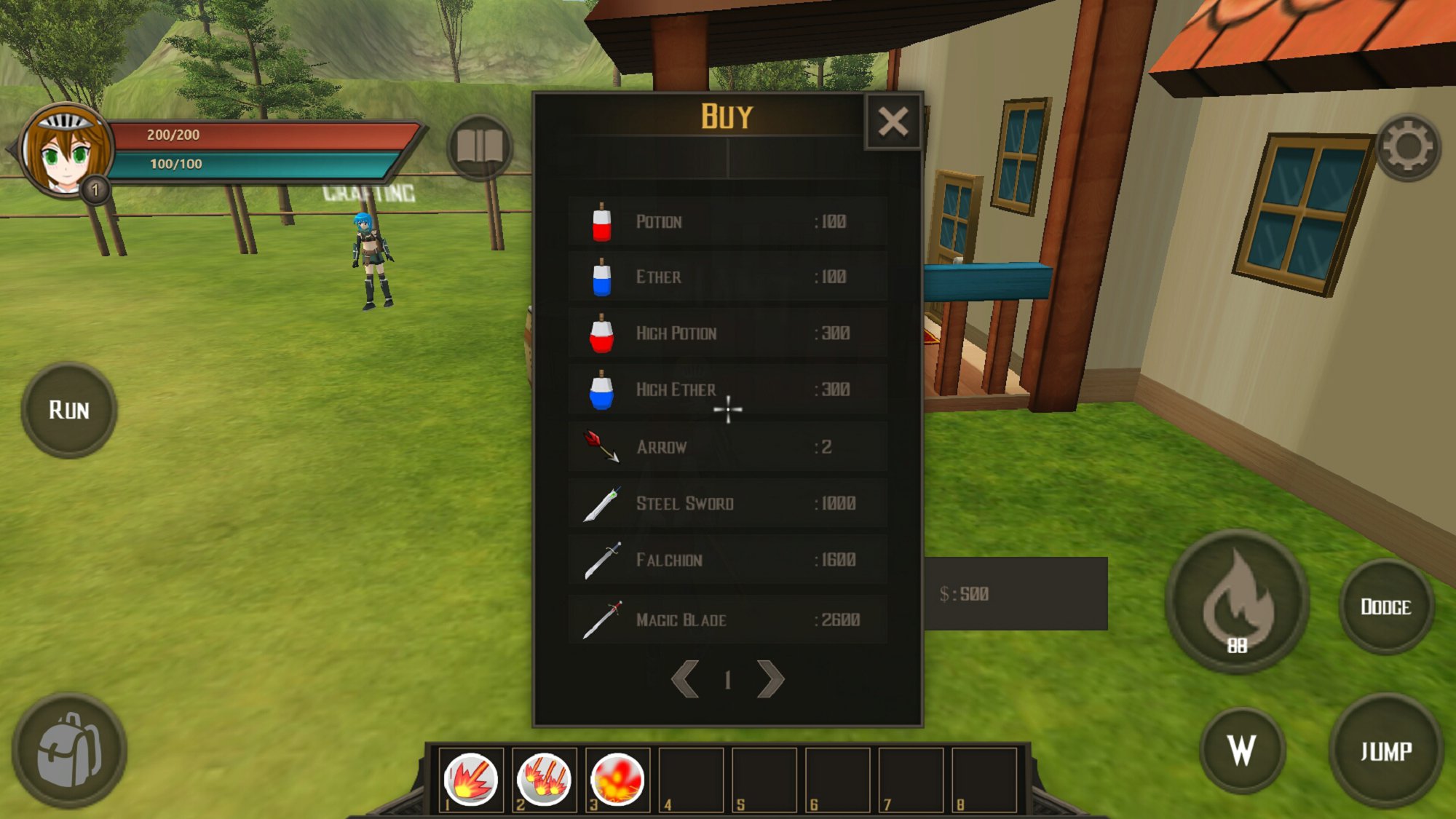The width and height of the screenshot is (1456, 819).
Task: Tap the Jump button
Action: (1386, 751)
